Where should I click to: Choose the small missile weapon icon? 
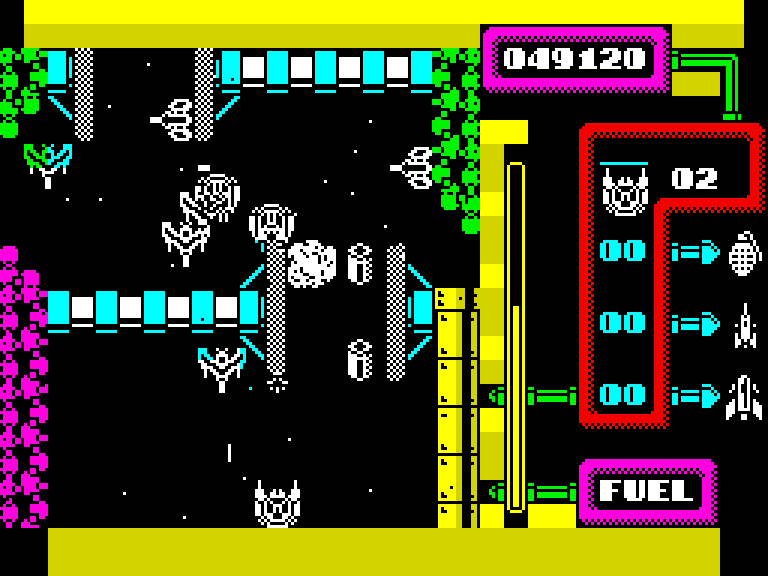click(745, 325)
